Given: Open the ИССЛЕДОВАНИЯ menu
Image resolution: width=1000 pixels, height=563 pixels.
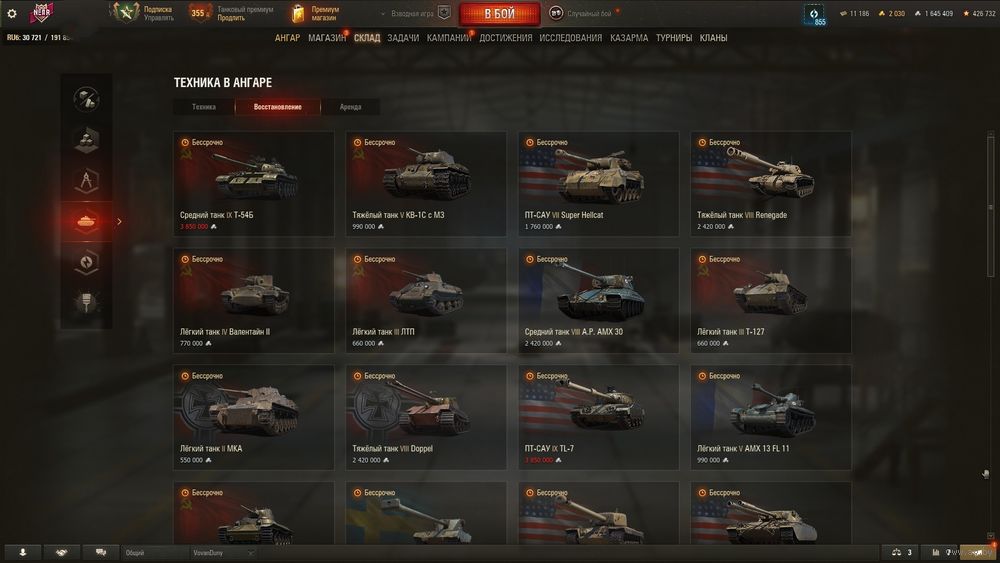Looking at the screenshot, I should click(570, 38).
